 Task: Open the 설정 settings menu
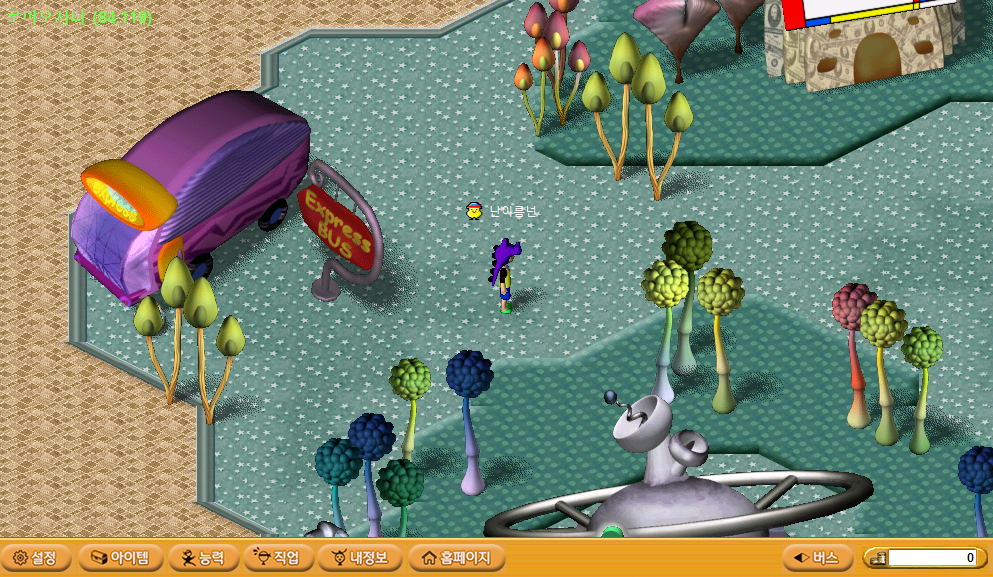[36, 557]
